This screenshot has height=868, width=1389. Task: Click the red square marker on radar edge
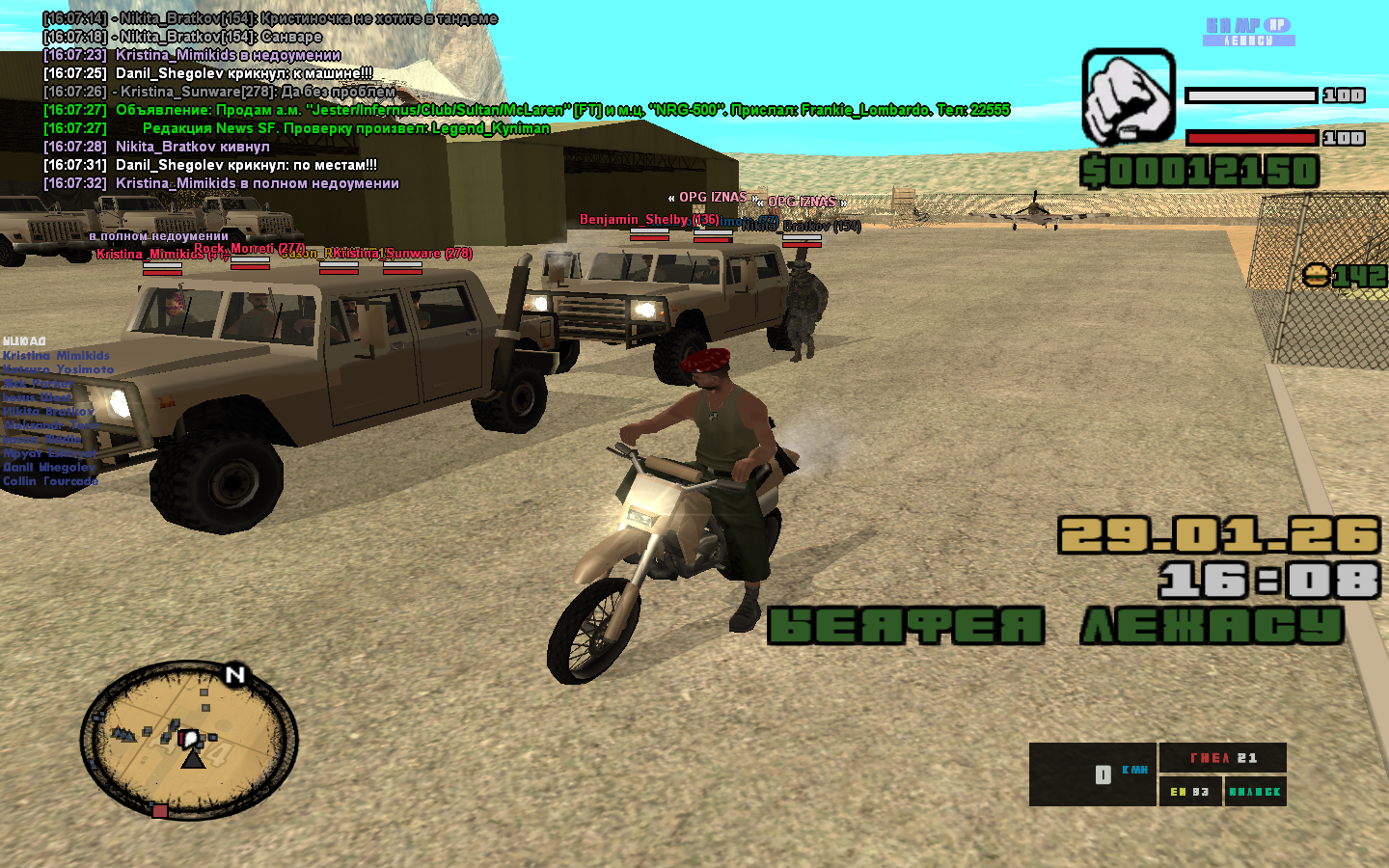tap(160, 811)
